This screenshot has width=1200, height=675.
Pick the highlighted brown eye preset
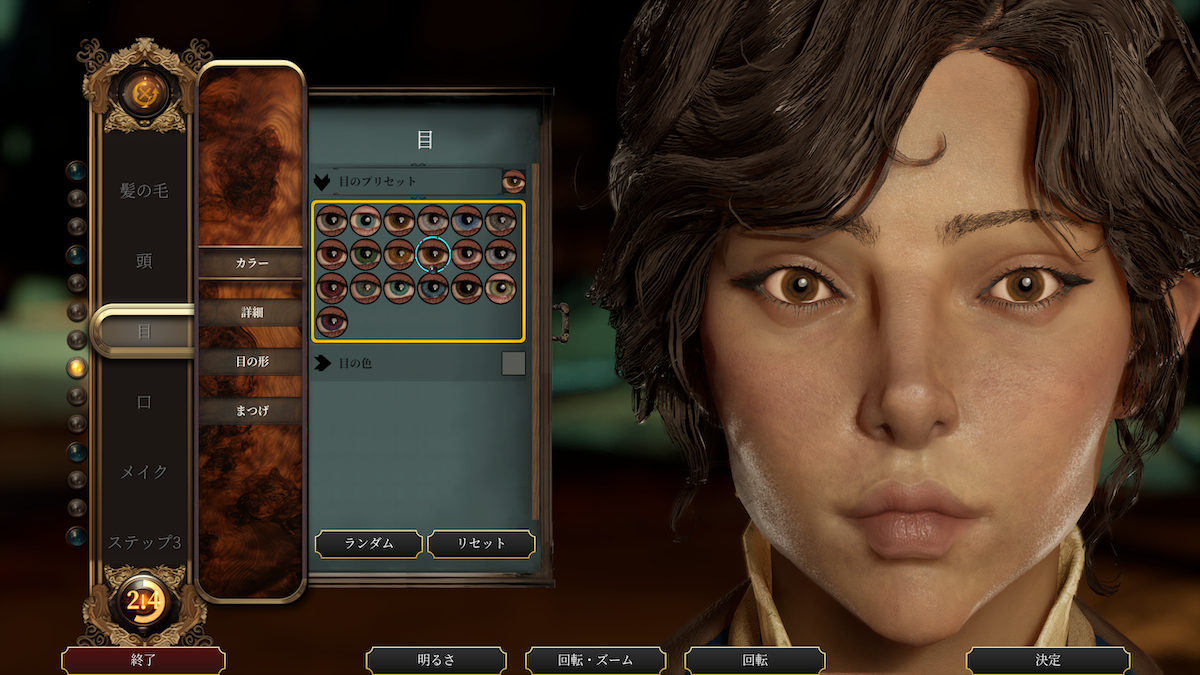click(x=433, y=254)
